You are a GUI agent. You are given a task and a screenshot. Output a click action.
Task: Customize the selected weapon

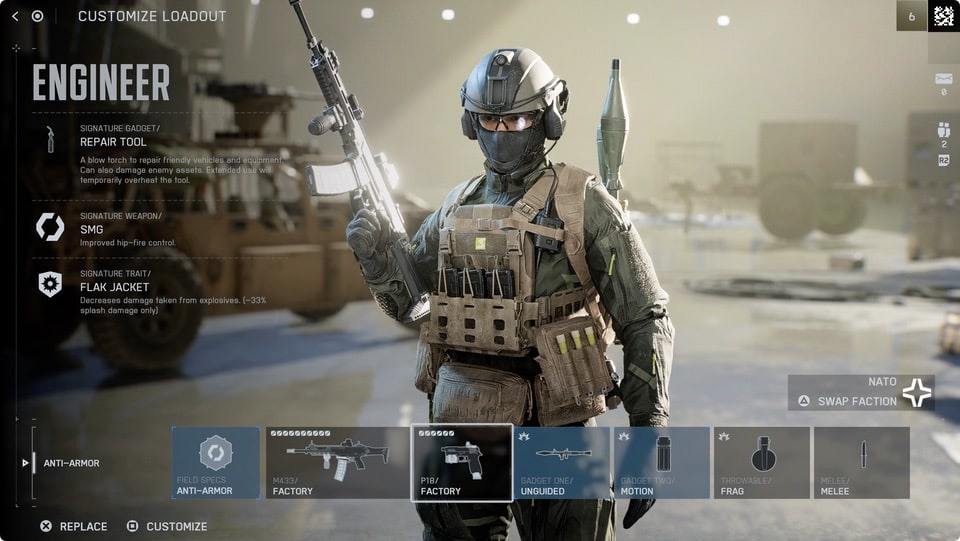pos(167,526)
